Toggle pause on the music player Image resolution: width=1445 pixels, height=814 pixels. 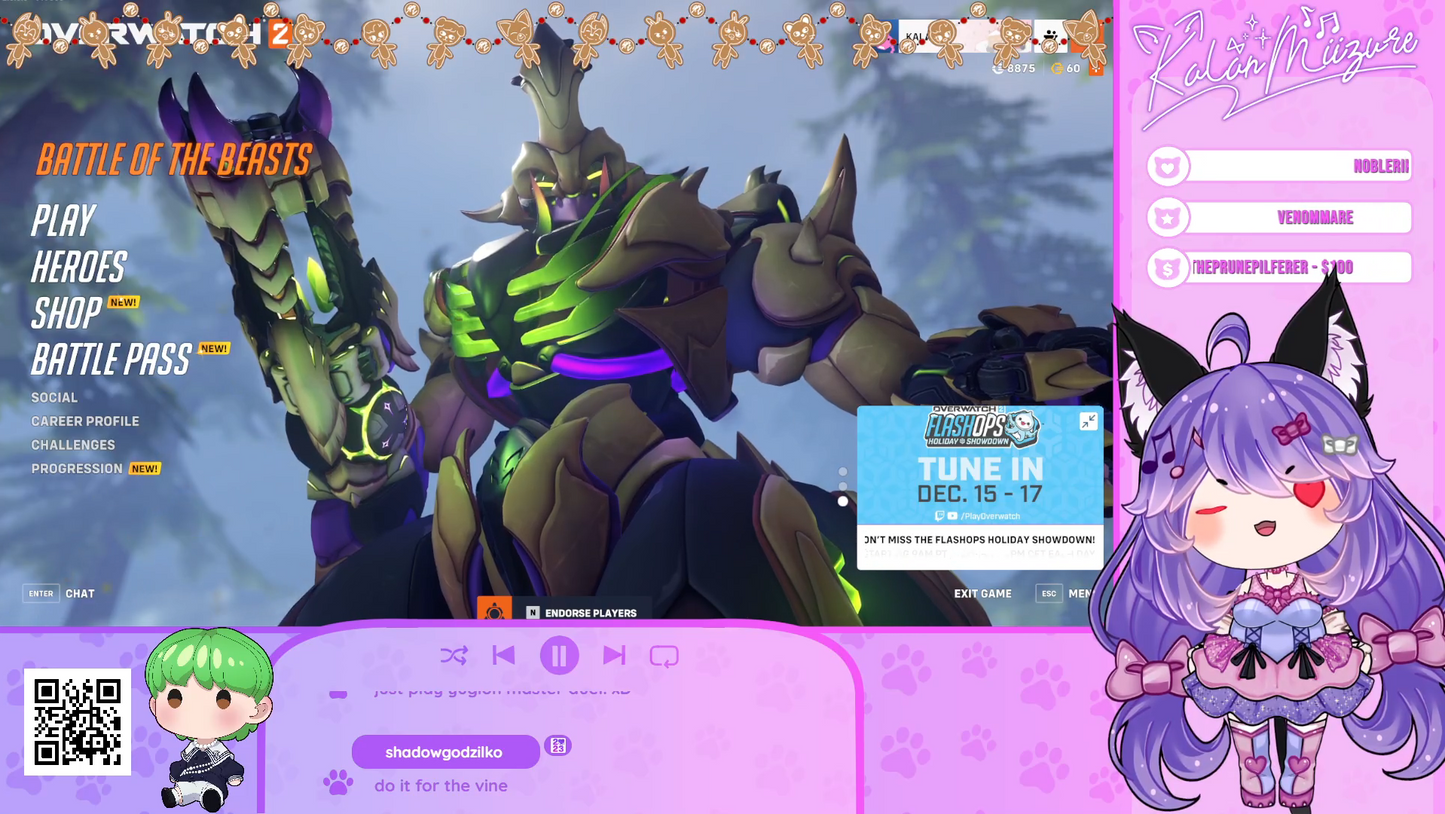click(x=560, y=655)
